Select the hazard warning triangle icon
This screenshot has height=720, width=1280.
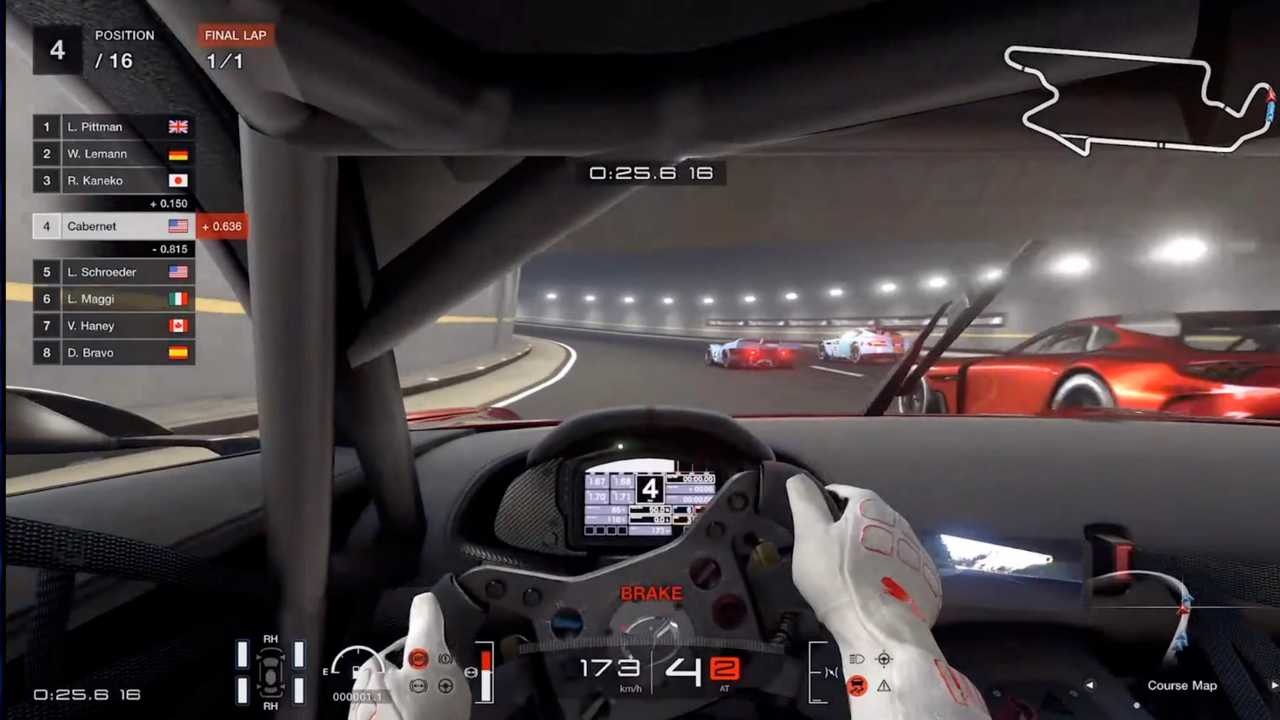pos(884,686)
